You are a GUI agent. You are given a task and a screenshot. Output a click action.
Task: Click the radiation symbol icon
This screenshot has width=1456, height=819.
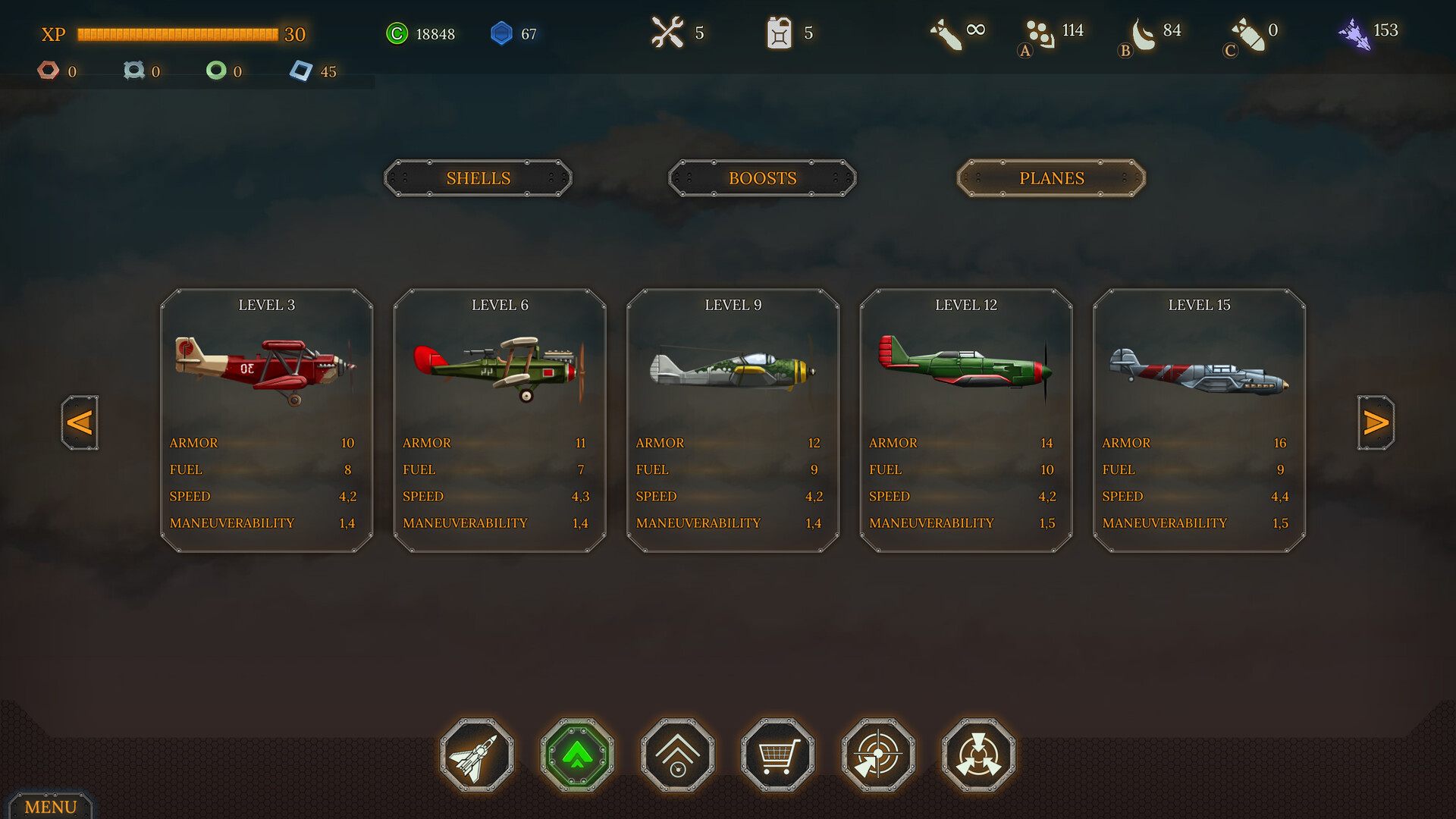tap(978, 755)
